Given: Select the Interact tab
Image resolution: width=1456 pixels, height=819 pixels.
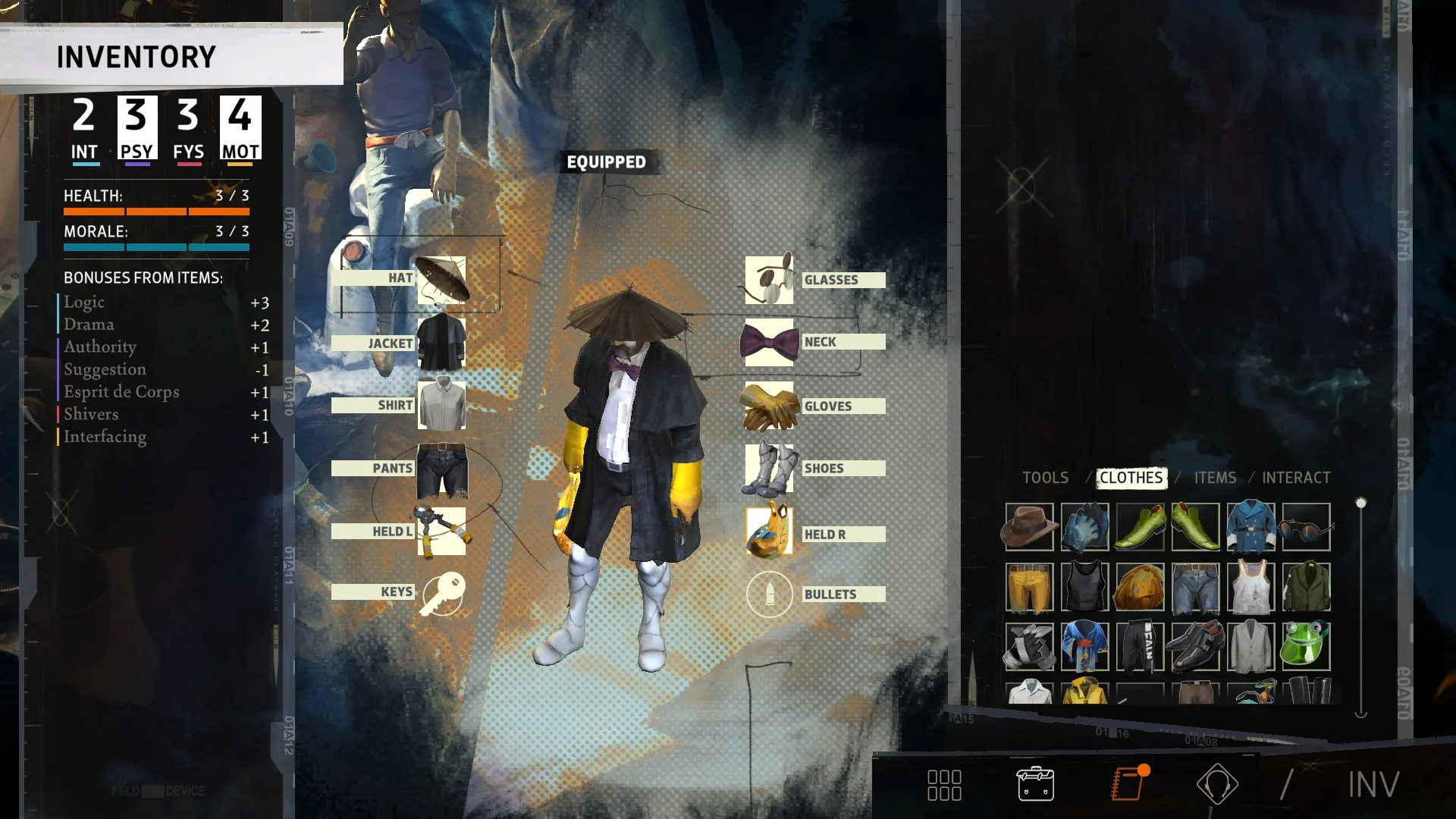Looking at the screenshot, I should [1296, 478].
